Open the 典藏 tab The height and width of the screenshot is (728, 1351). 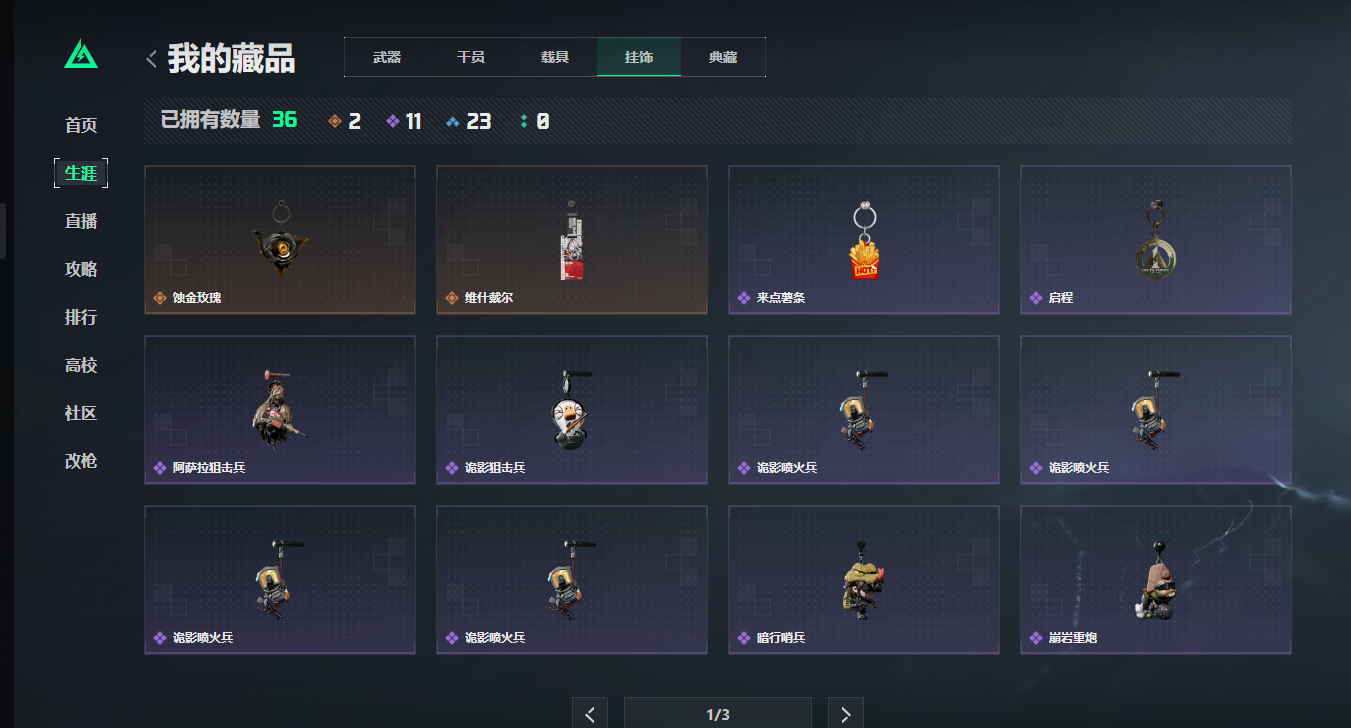coord(722,57)
